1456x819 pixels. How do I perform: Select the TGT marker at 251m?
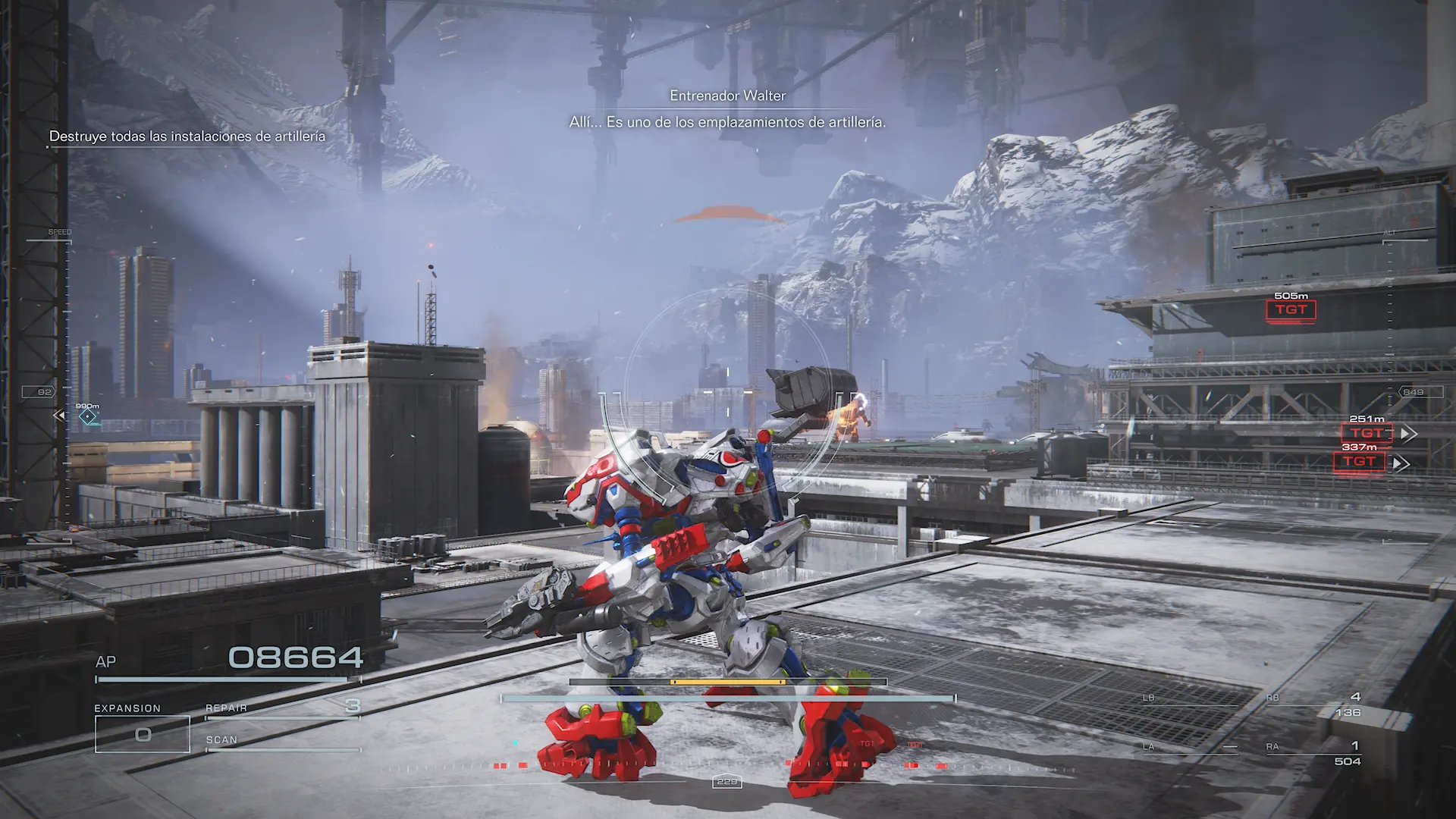click(x=1367, y=433)
